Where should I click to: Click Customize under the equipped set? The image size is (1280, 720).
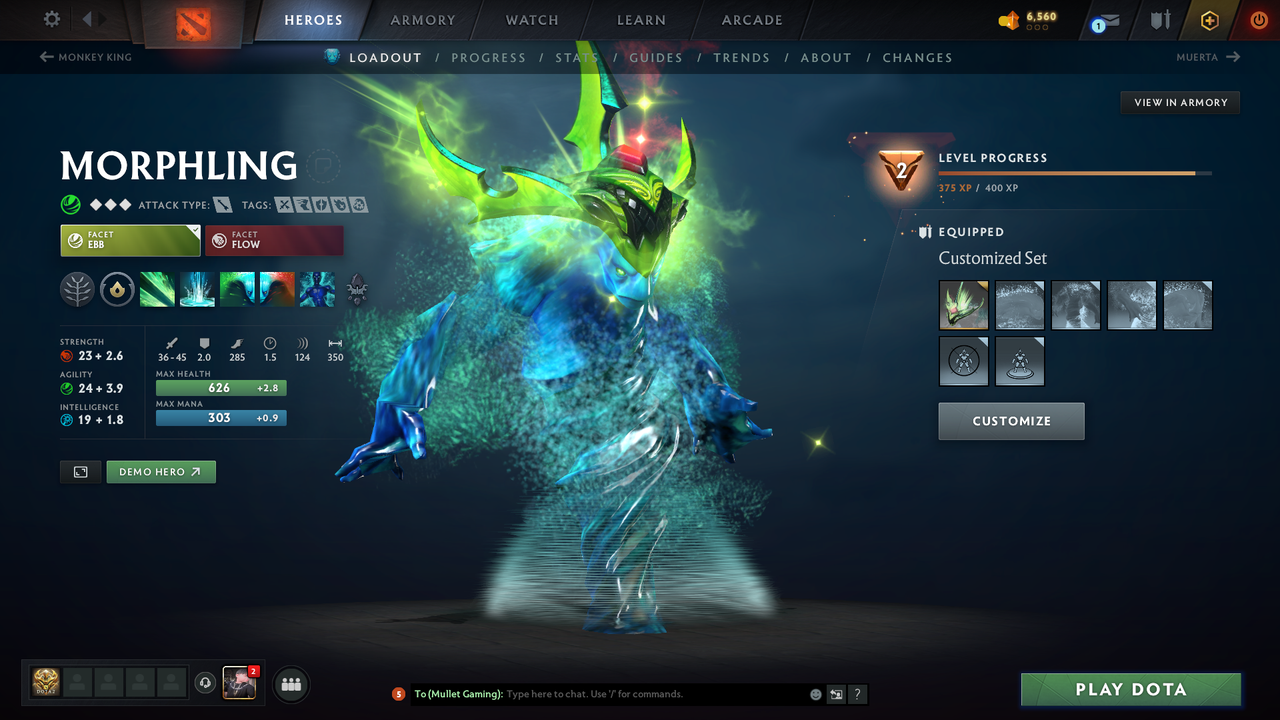click(x=1011, y=421)
